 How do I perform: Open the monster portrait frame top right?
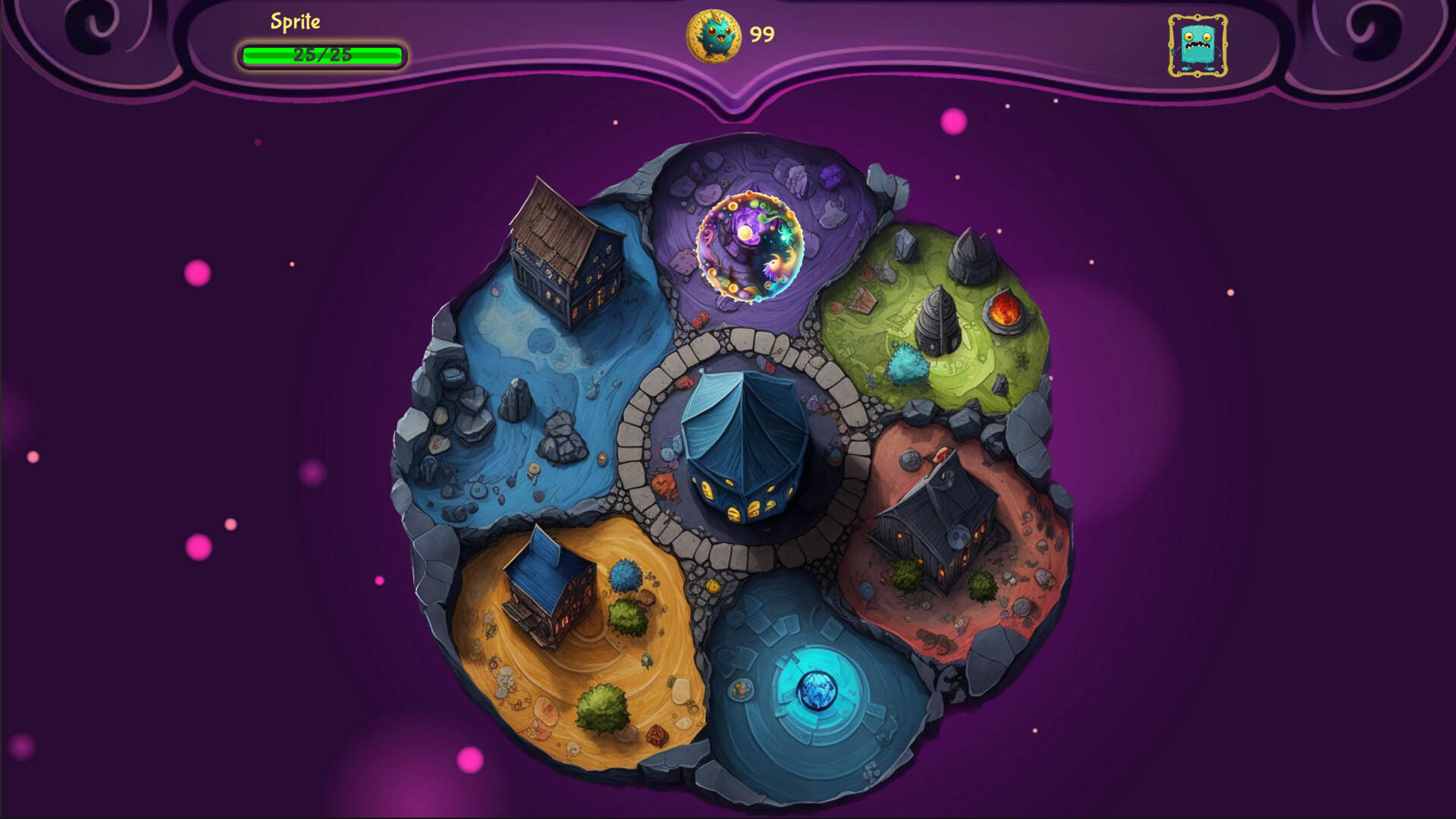[x=1197, y=46]
